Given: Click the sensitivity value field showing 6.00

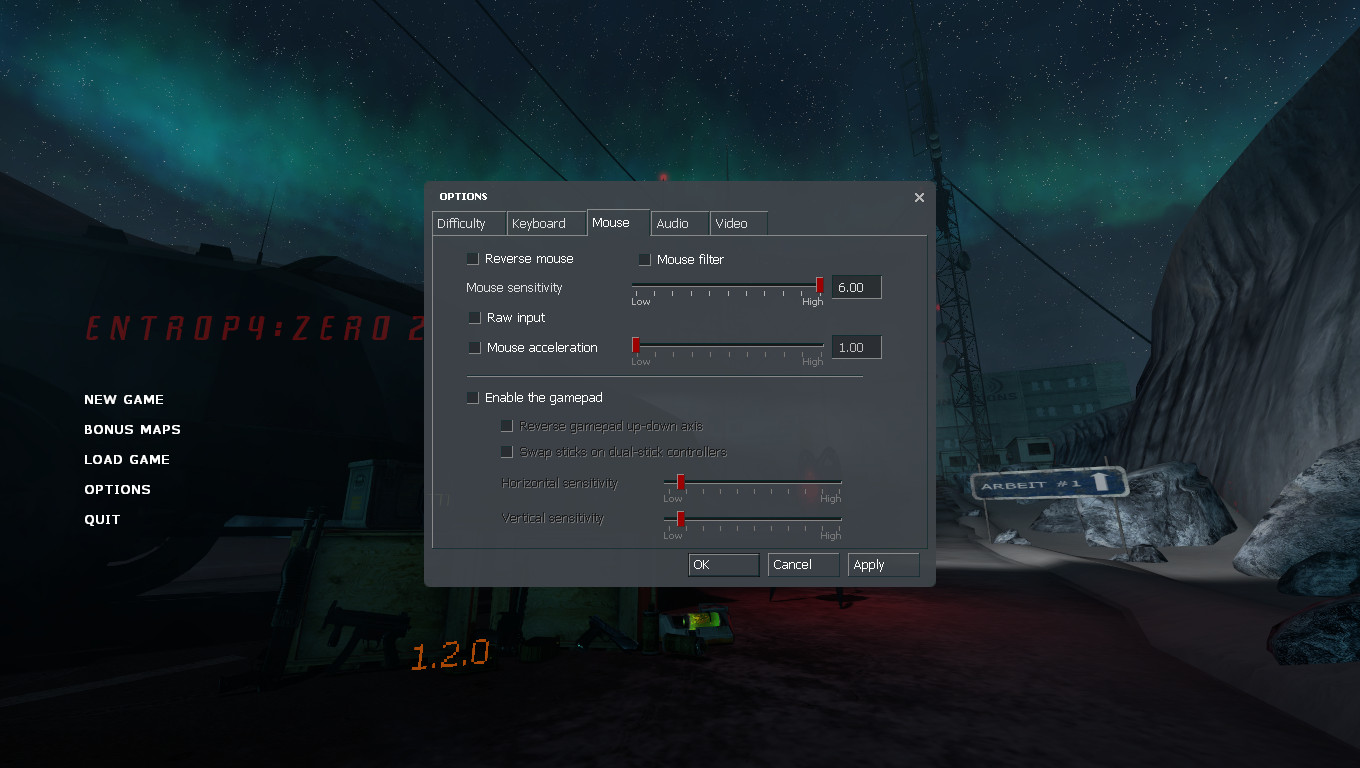Looking at the screenshot, I should (856, 287).
